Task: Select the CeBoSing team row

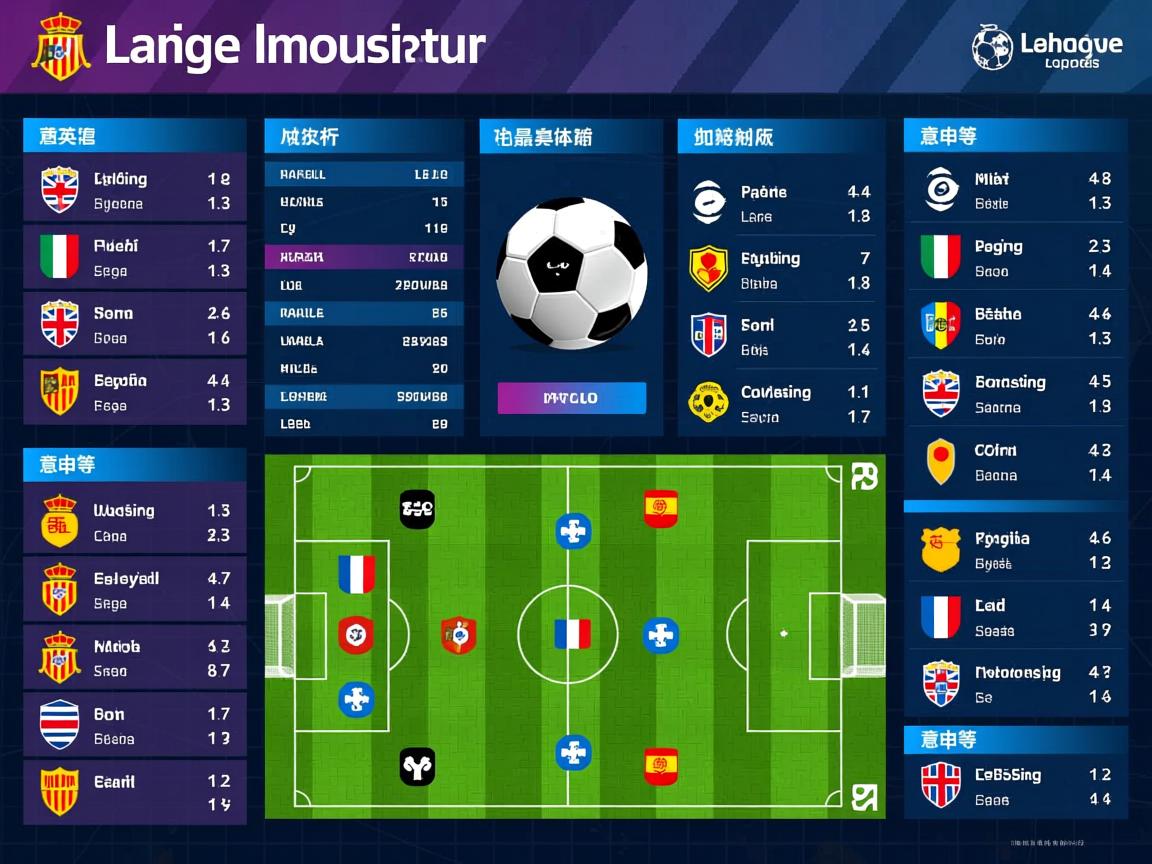Action: 1015,786
